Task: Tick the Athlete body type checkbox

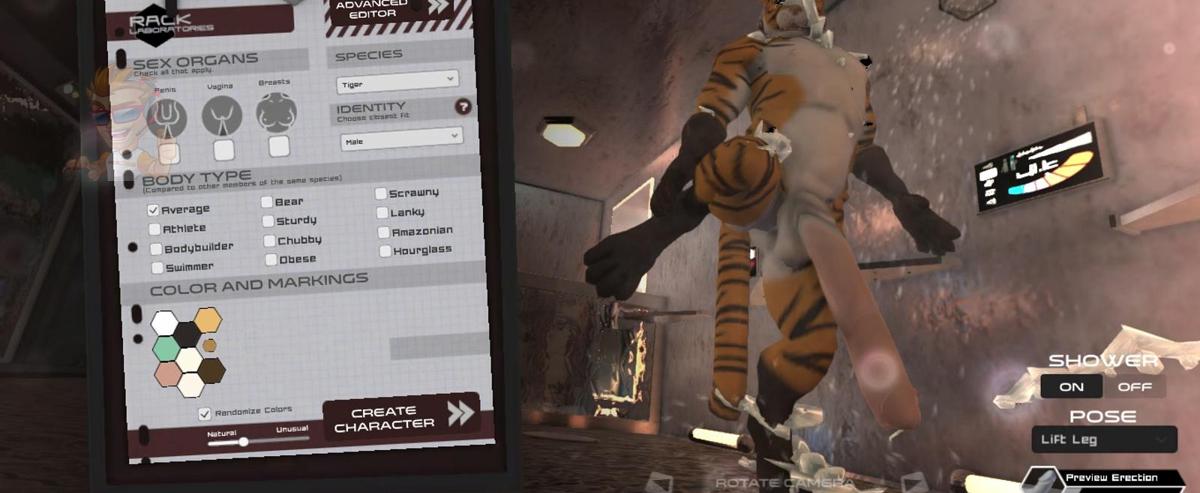Action: [154, 229]
